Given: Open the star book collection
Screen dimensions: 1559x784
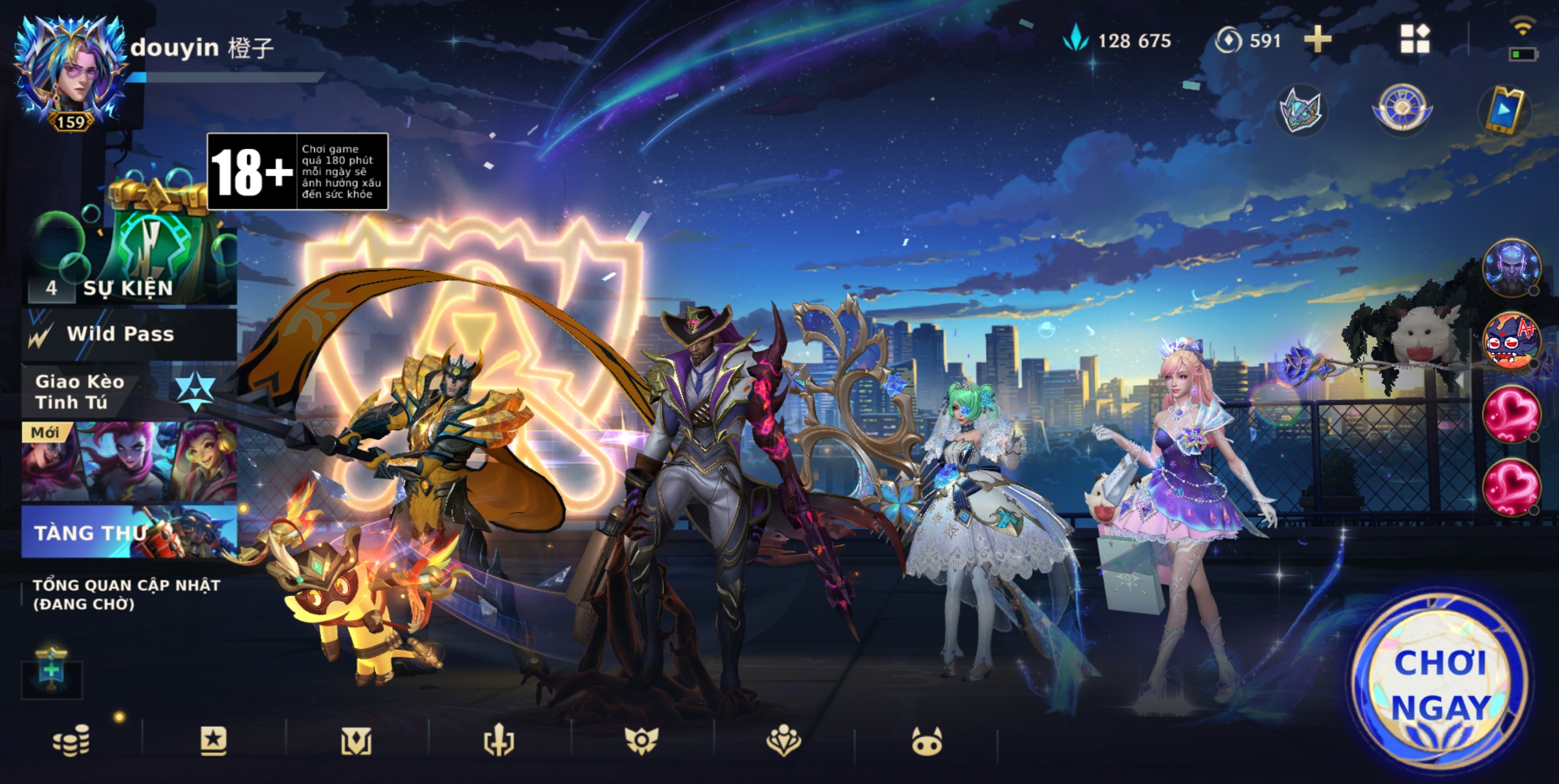Looking at the screenshot, I should click(213, 740).
